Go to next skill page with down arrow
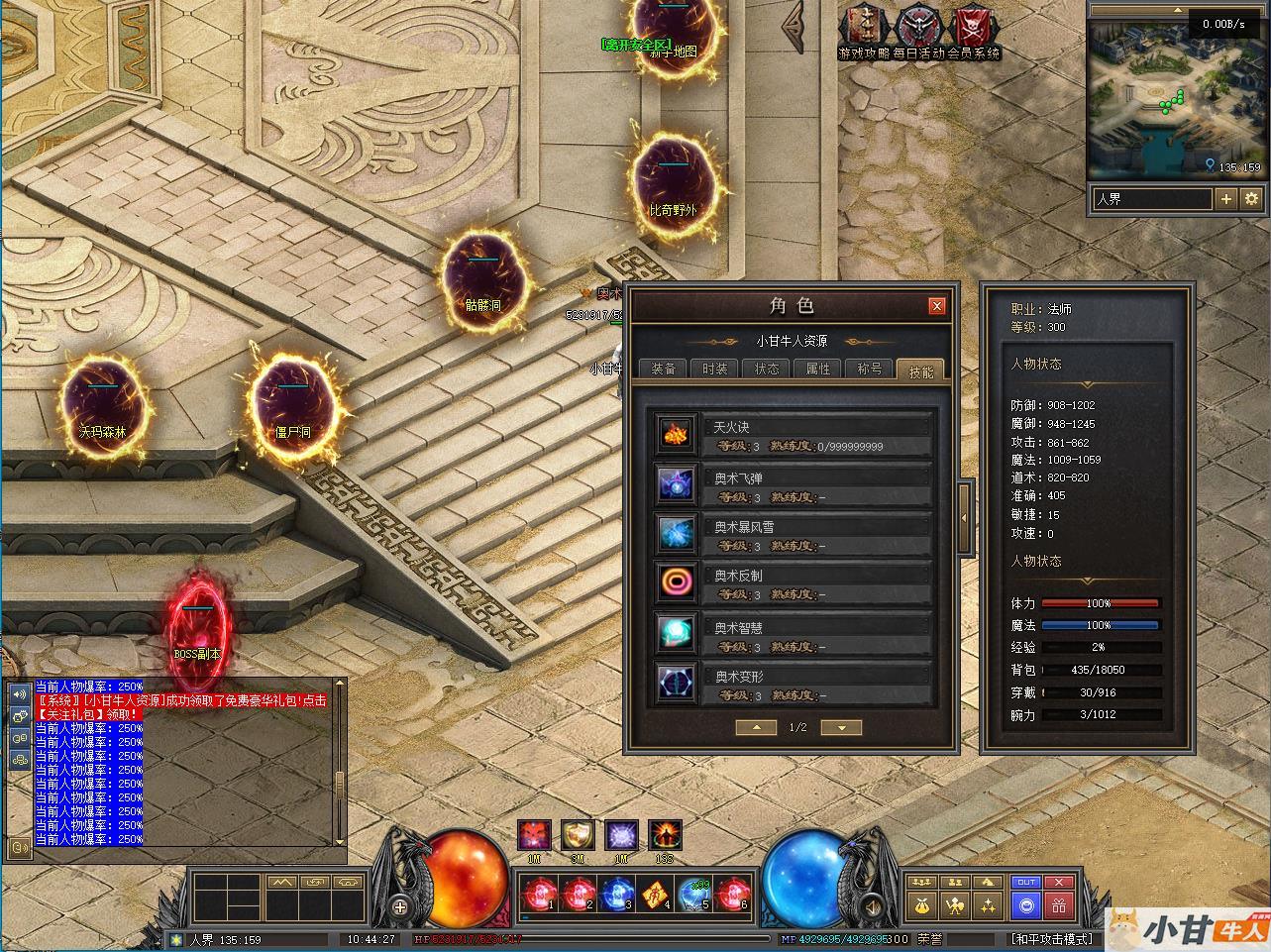This screenshot has width=1271, height=952. coord(842,727)
